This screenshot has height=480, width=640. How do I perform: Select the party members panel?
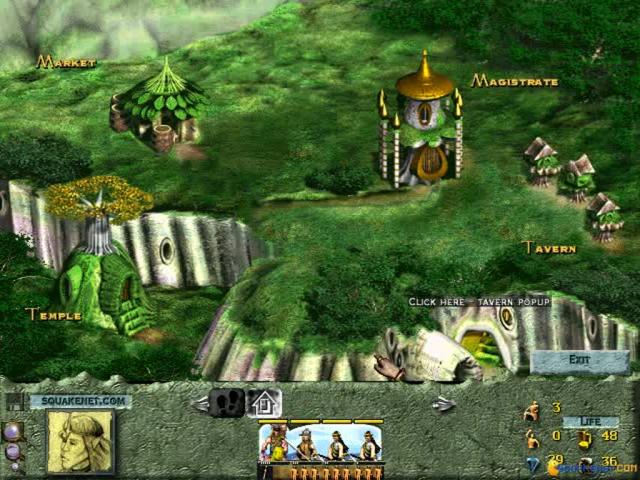[320, 443]
